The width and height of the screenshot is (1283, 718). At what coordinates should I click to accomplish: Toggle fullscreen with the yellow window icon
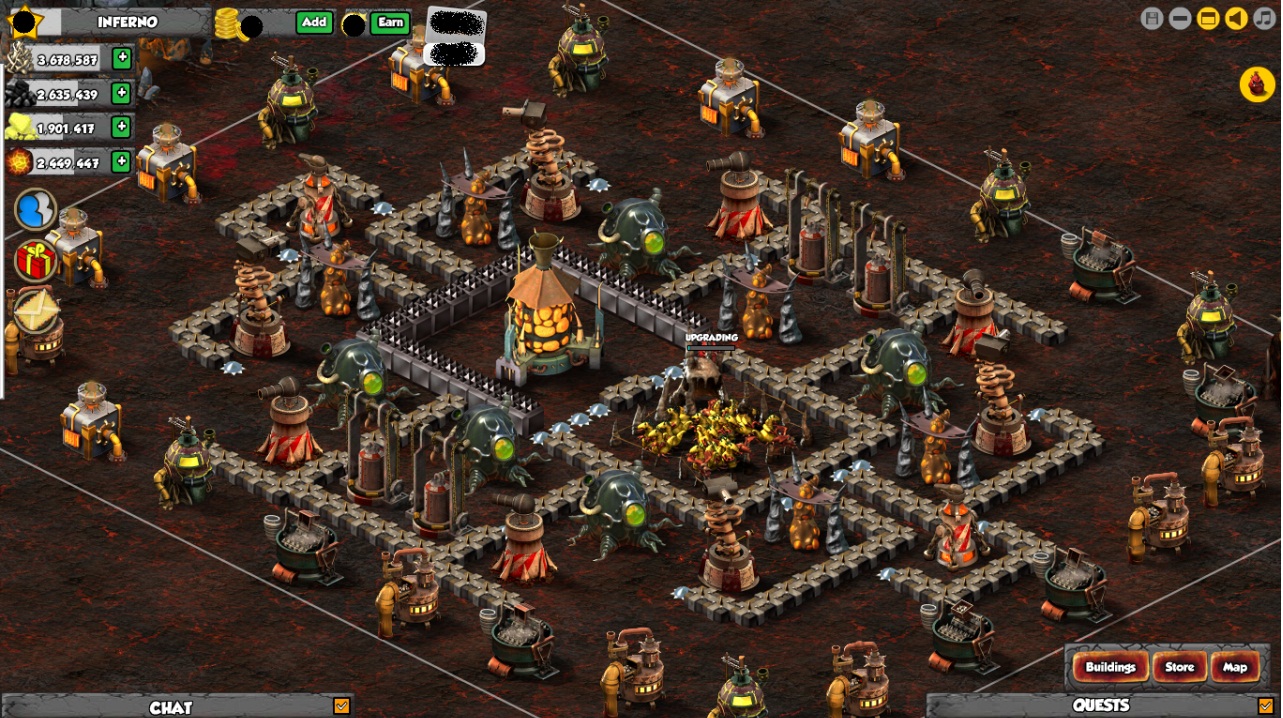(1208, 18)
